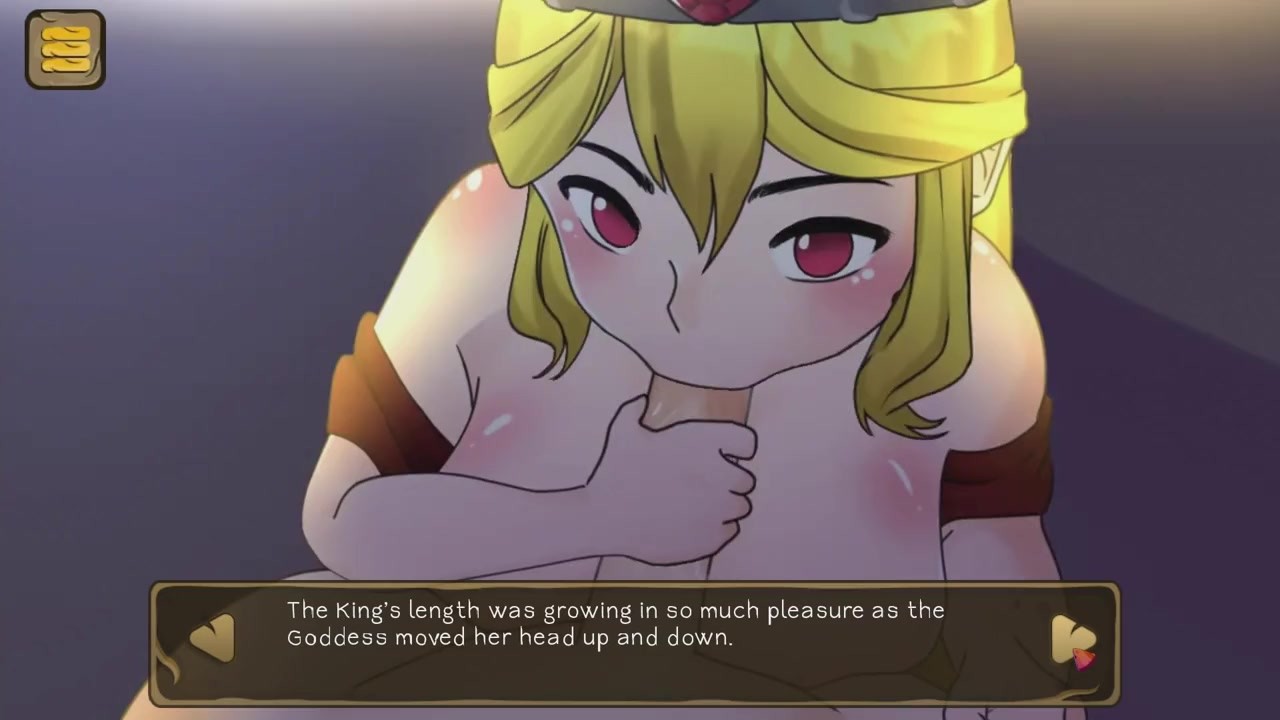The height and width of the screenshot is (720, 1280).
Task: Open the game menu with the hamburger icon
Action: pos(65,49)
